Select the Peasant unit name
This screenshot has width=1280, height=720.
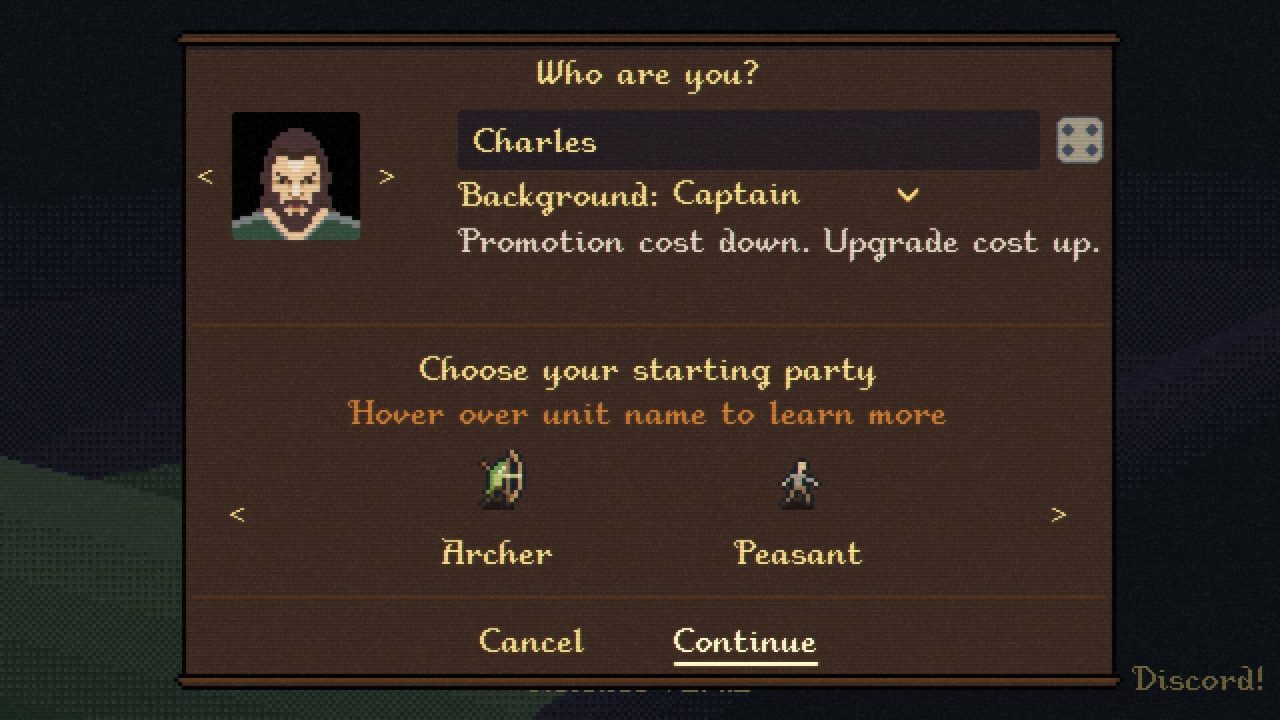pyautogui.click(x=797, y=553)
